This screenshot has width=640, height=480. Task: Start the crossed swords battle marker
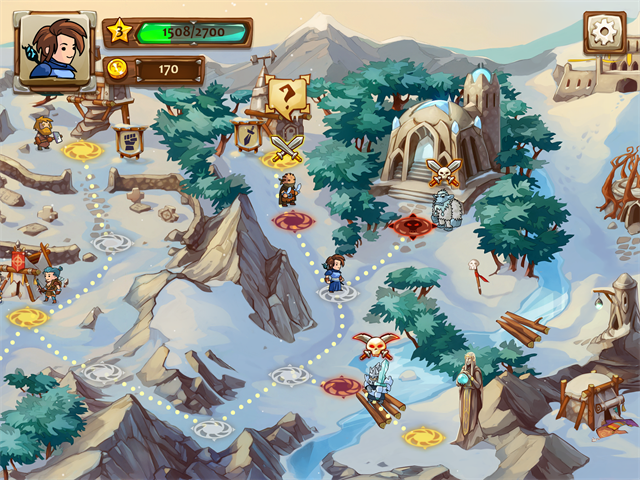[x=286, y=150]
